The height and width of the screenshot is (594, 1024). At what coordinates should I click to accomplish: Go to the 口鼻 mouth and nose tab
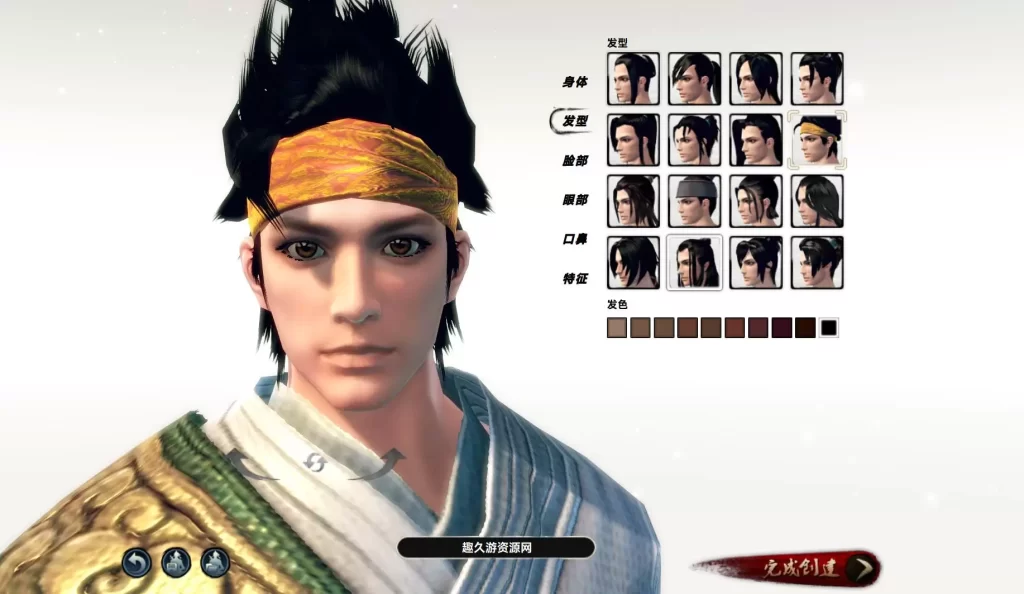coord(574,239)
